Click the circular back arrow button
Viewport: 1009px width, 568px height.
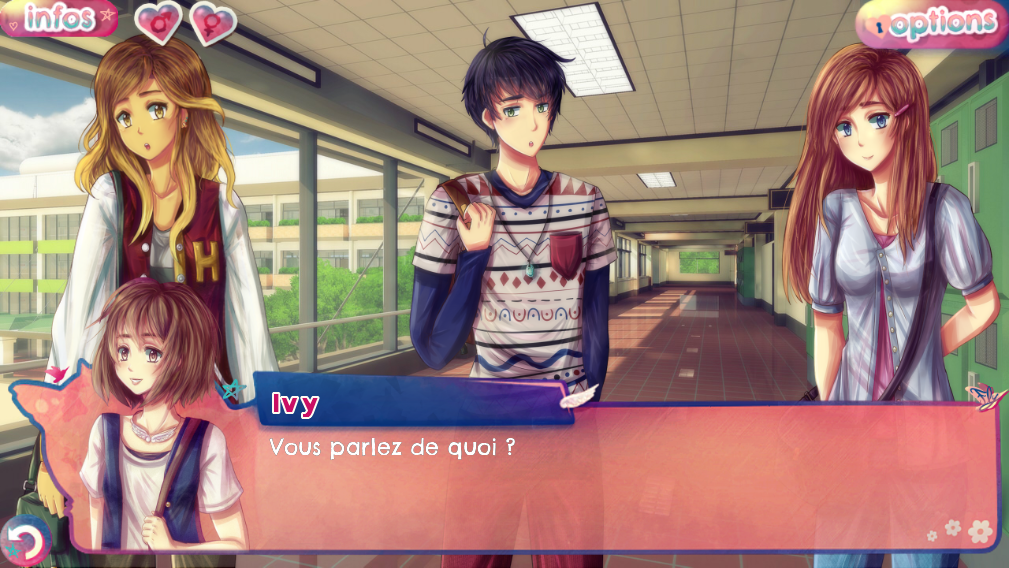tap(25, 541)
